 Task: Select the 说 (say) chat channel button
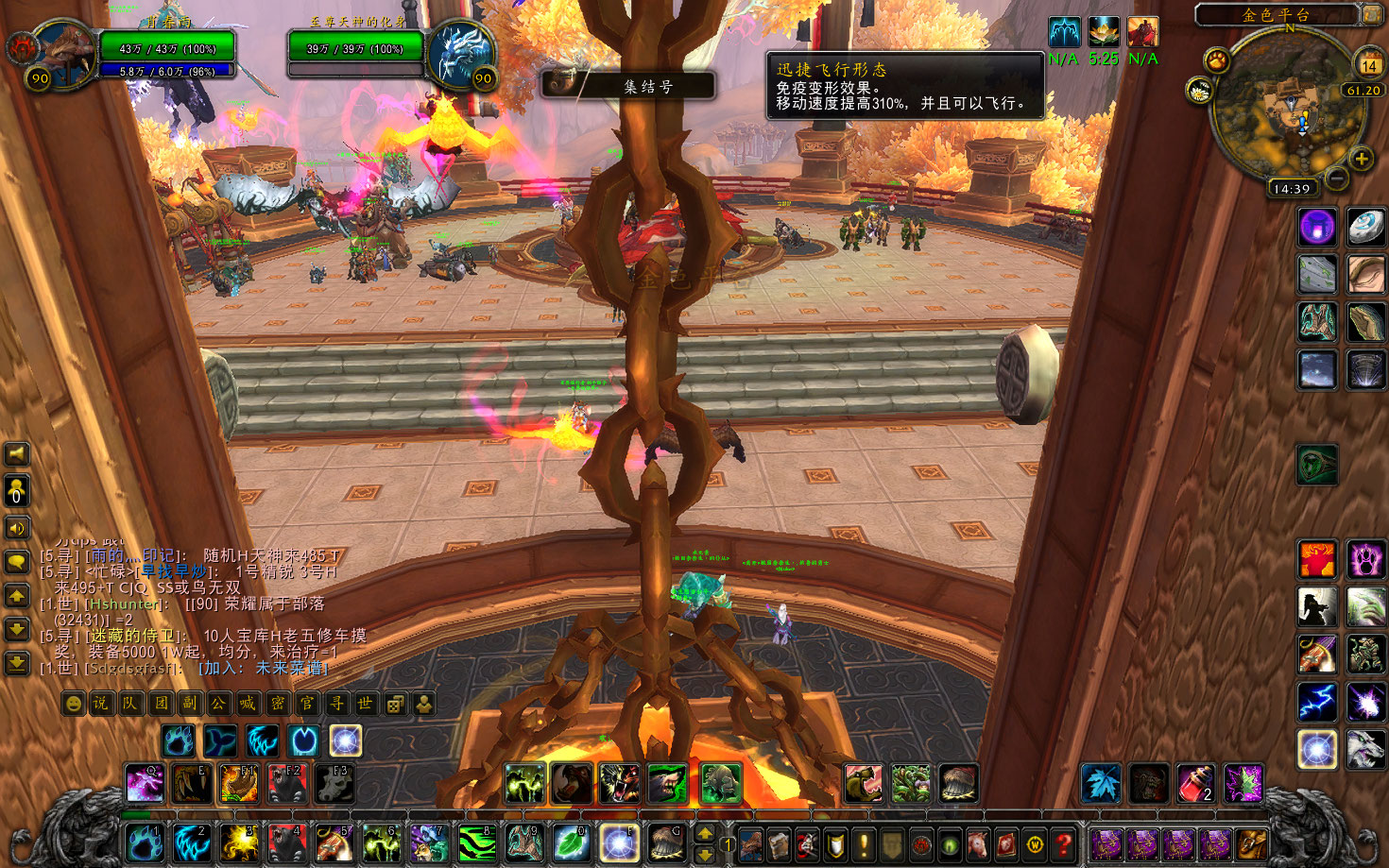101,704
